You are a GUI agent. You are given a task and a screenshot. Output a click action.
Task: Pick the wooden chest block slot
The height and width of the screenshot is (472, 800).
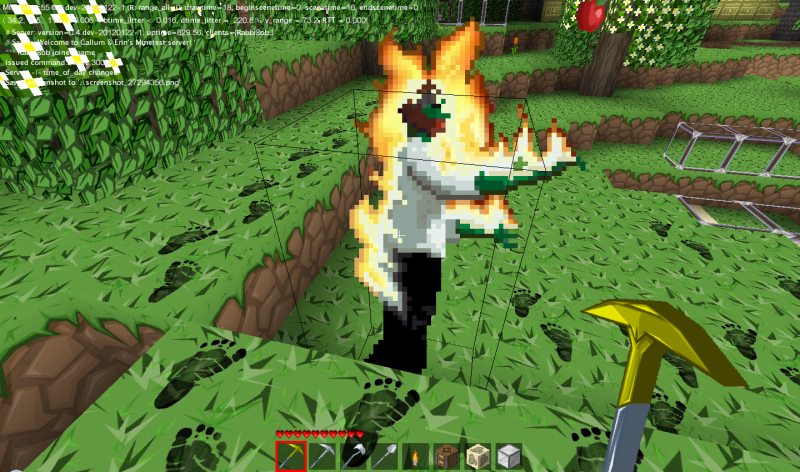tap(447, 456)
